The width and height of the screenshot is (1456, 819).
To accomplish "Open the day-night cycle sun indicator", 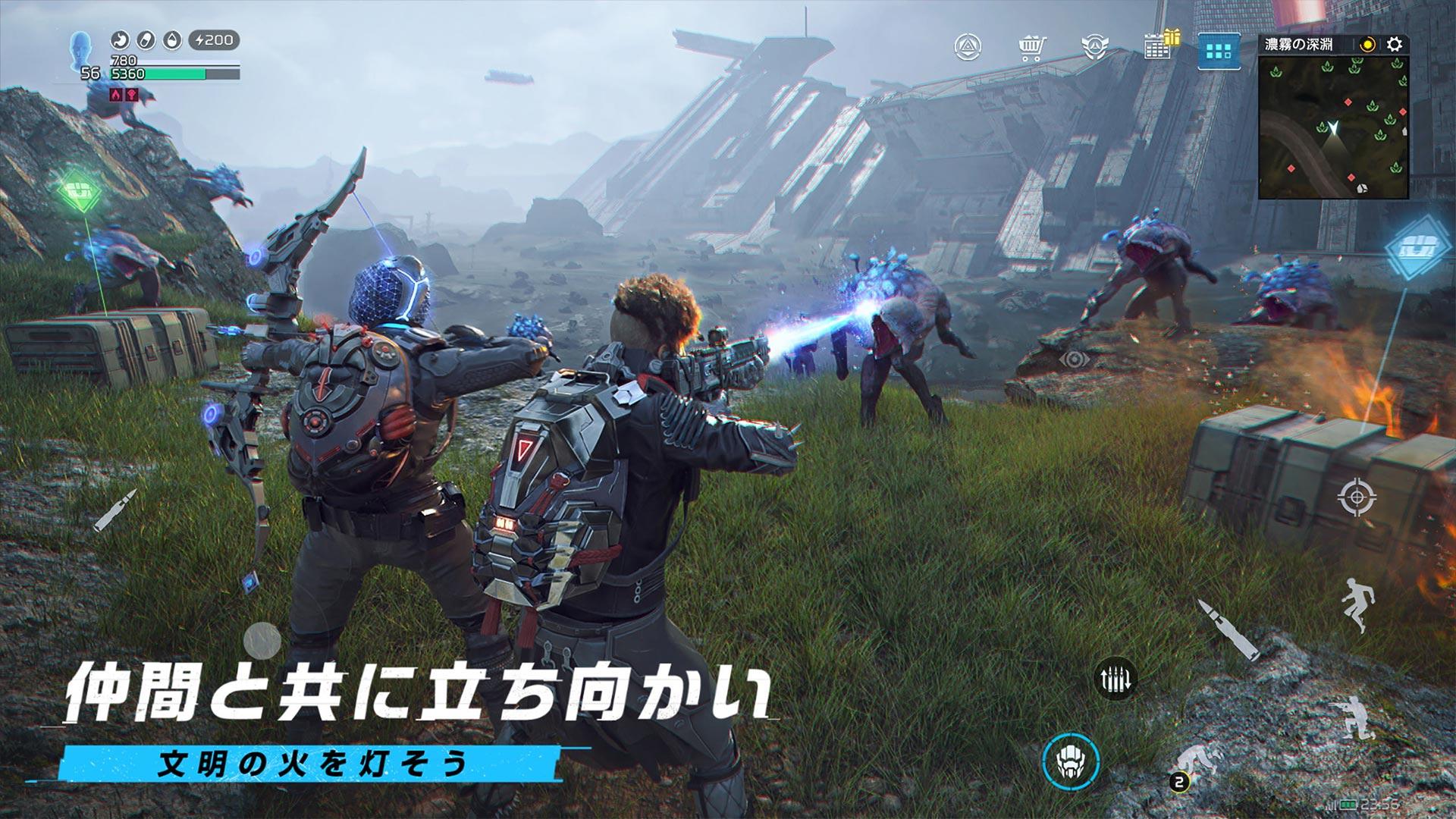I will pyautogui.click(x=1367, y=44).
